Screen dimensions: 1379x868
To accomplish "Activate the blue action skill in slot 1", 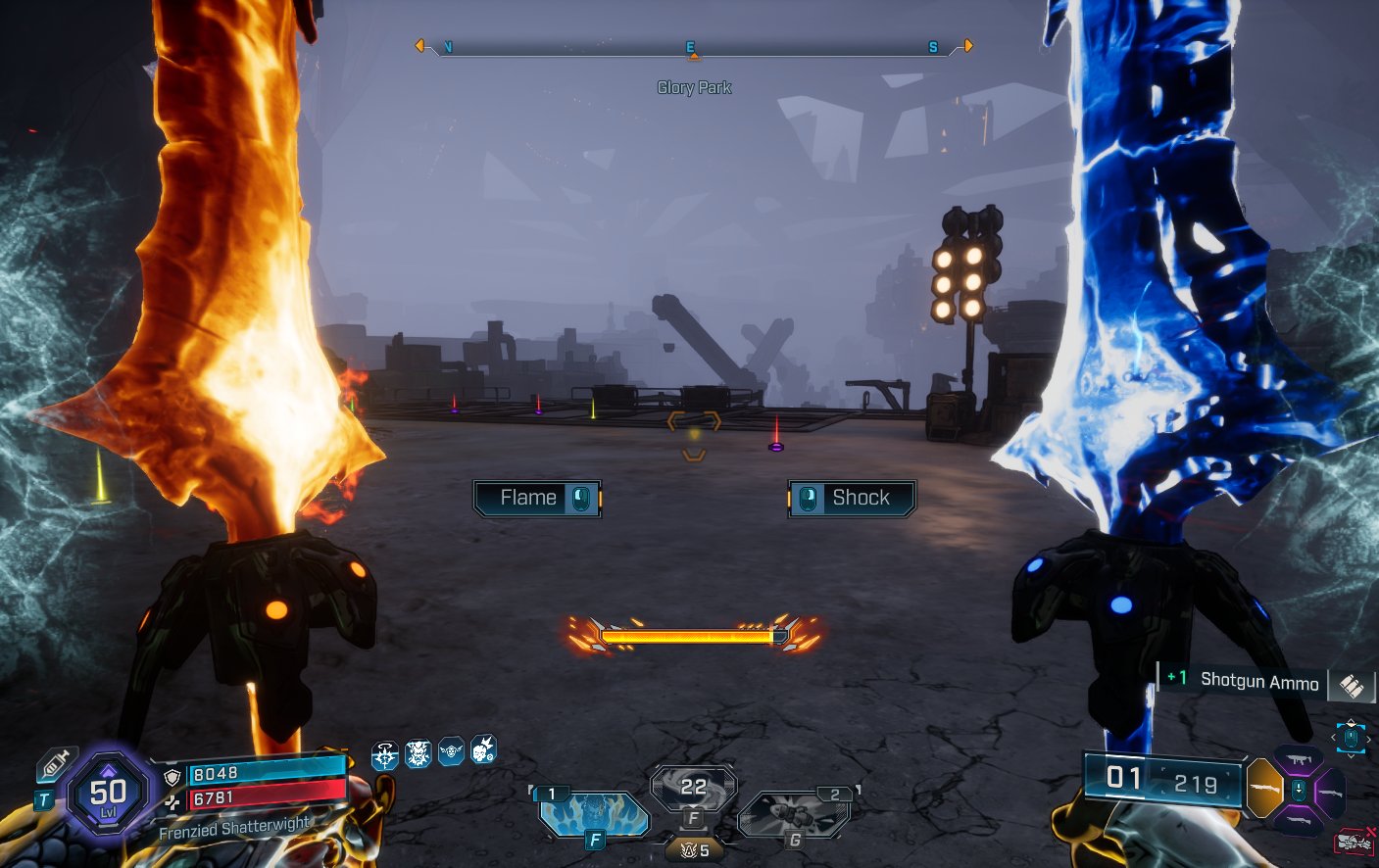I will click(592, 813).
